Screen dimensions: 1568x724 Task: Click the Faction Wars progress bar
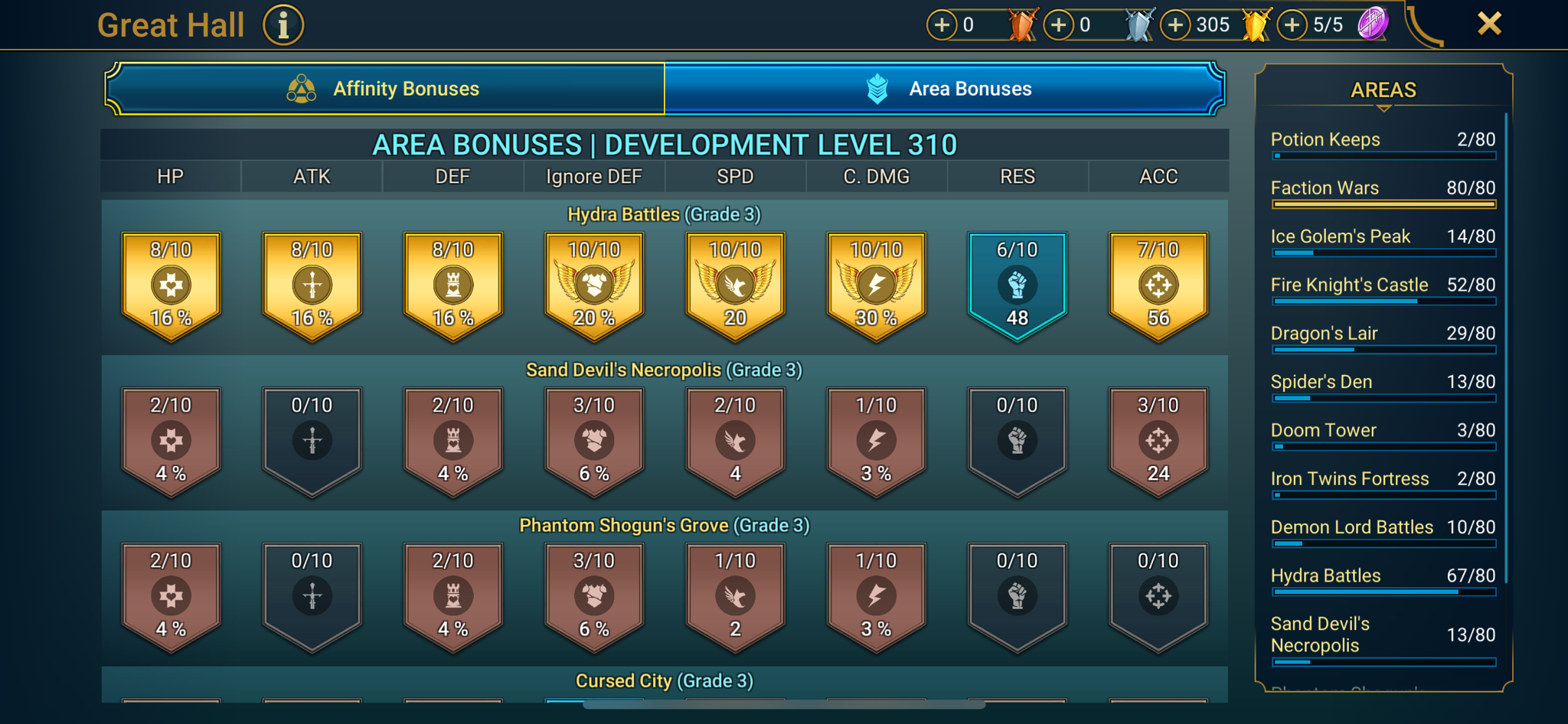pyautogui.click(x=1383, y=204)
